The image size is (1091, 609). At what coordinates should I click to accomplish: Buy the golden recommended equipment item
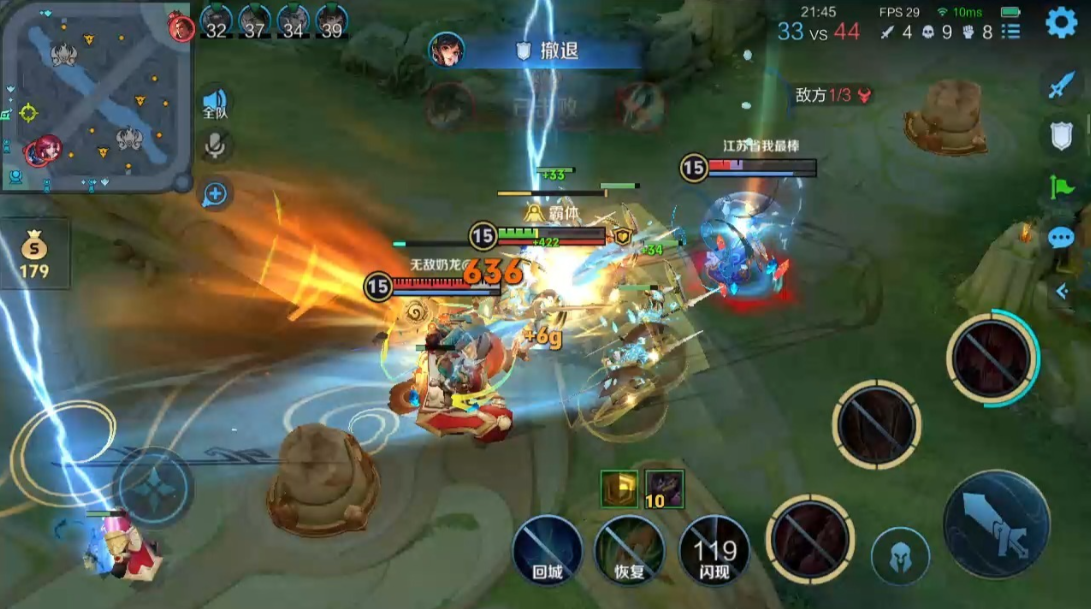point(618,488)
